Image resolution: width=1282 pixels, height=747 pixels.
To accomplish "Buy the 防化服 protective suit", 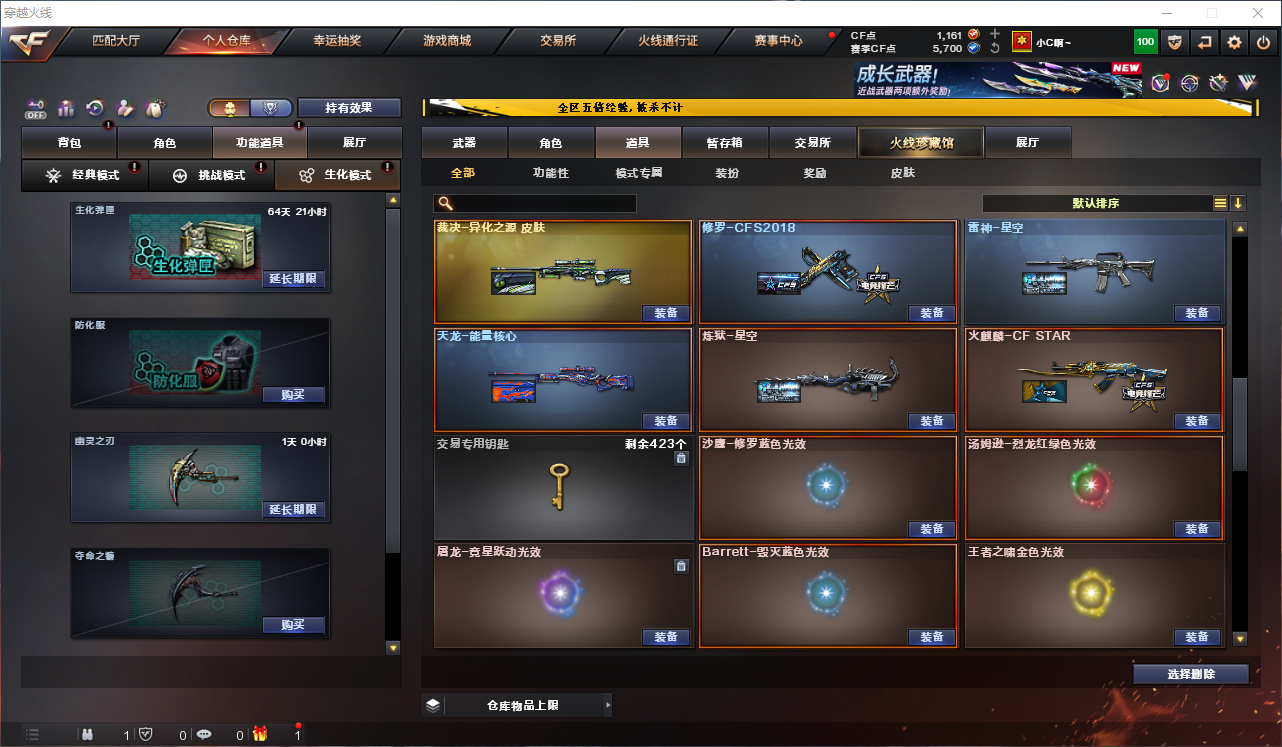I will click(293, 395).
